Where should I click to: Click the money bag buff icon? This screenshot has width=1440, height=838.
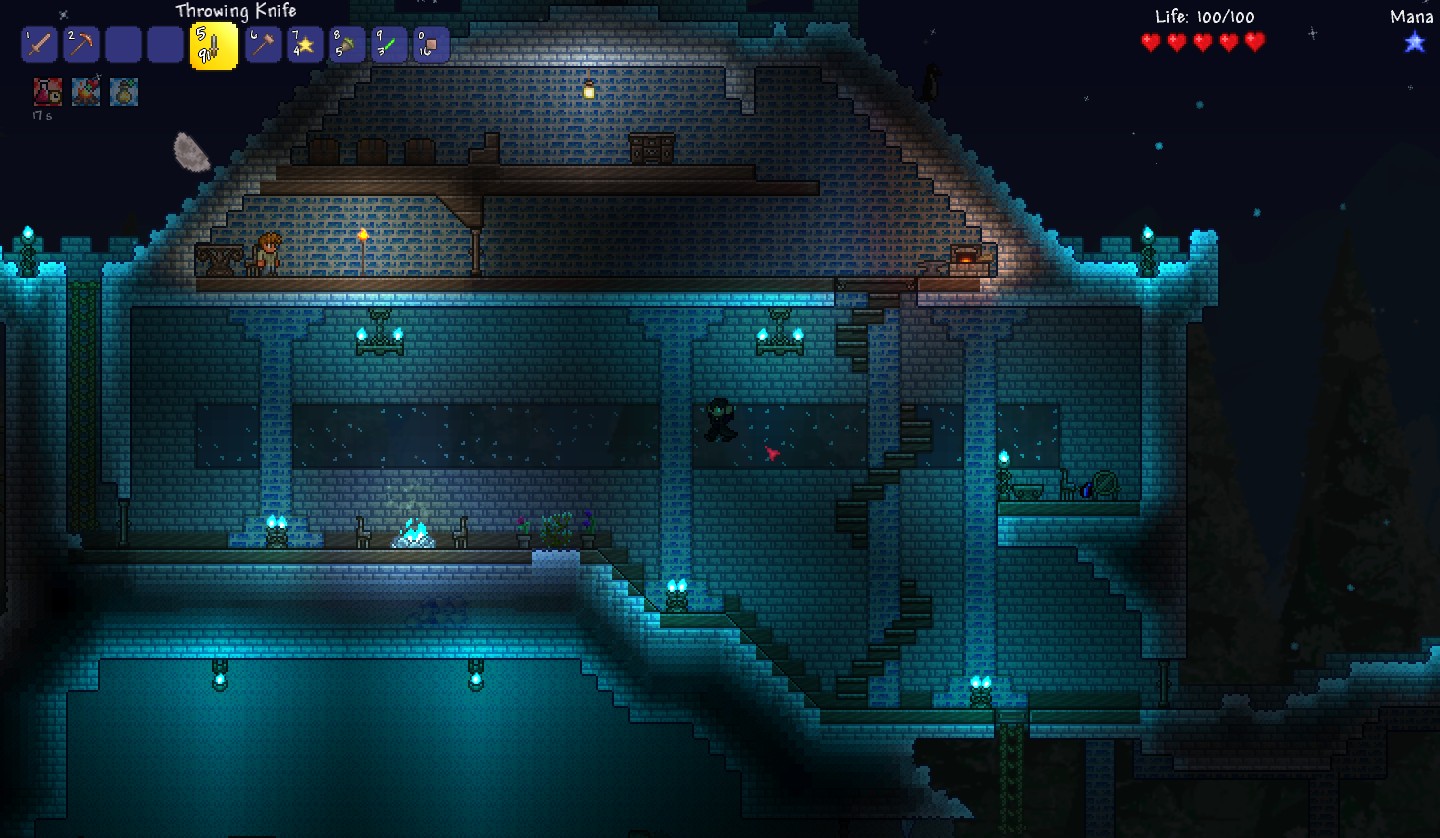pos(124,92)
